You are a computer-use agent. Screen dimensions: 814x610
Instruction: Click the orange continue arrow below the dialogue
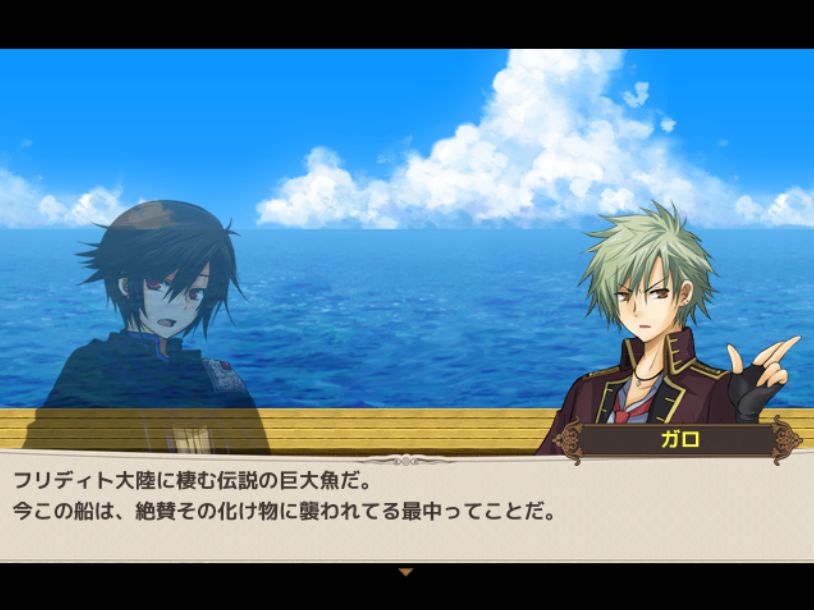(405, 573)
